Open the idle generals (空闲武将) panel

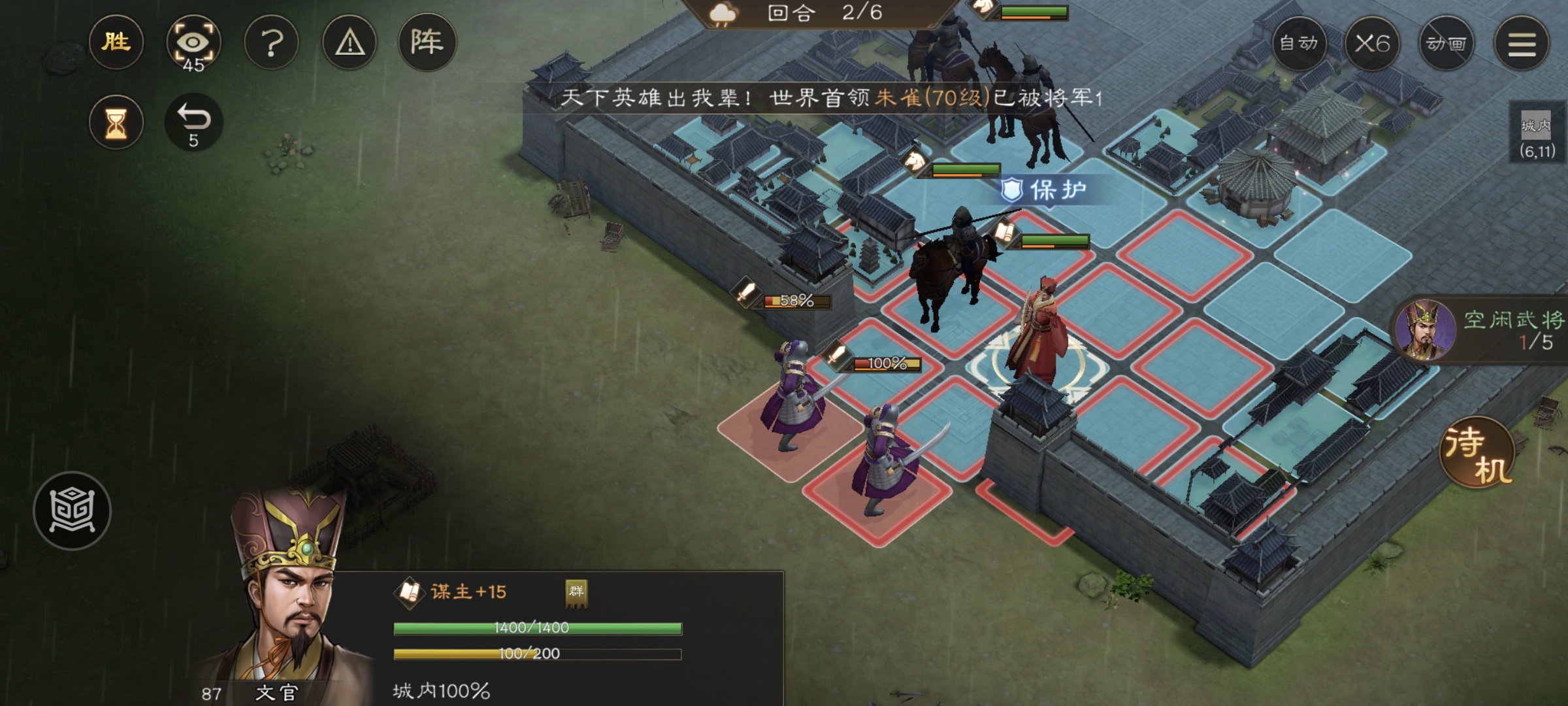[x=1480, y=330]
